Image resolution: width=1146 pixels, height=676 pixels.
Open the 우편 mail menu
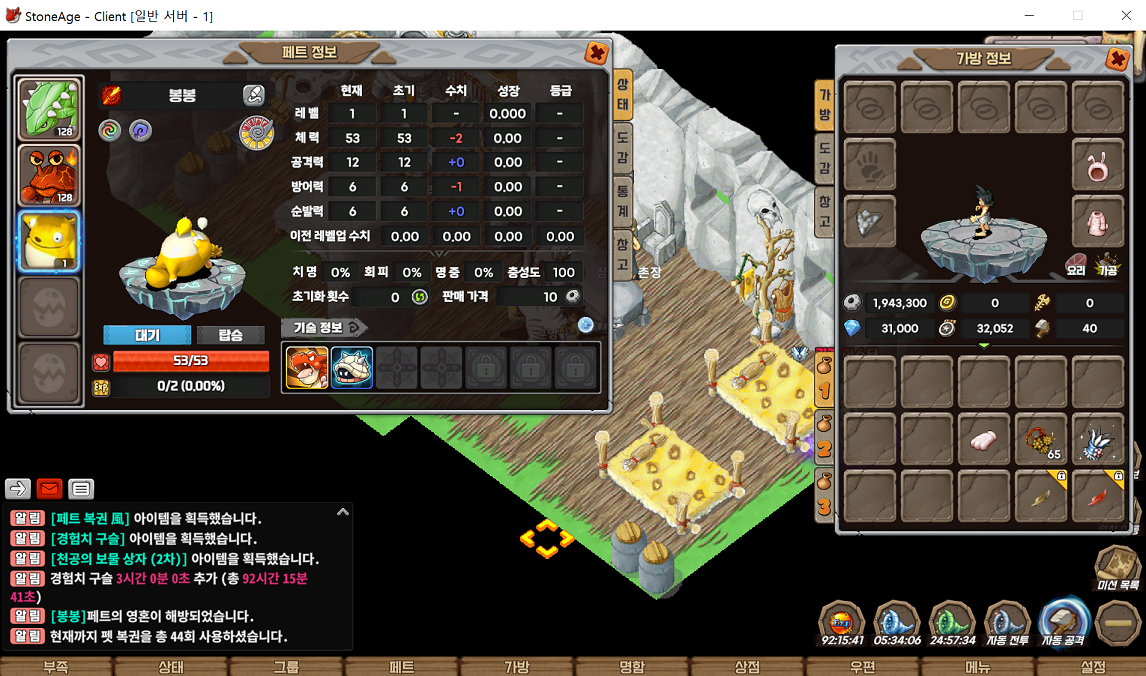862,667
